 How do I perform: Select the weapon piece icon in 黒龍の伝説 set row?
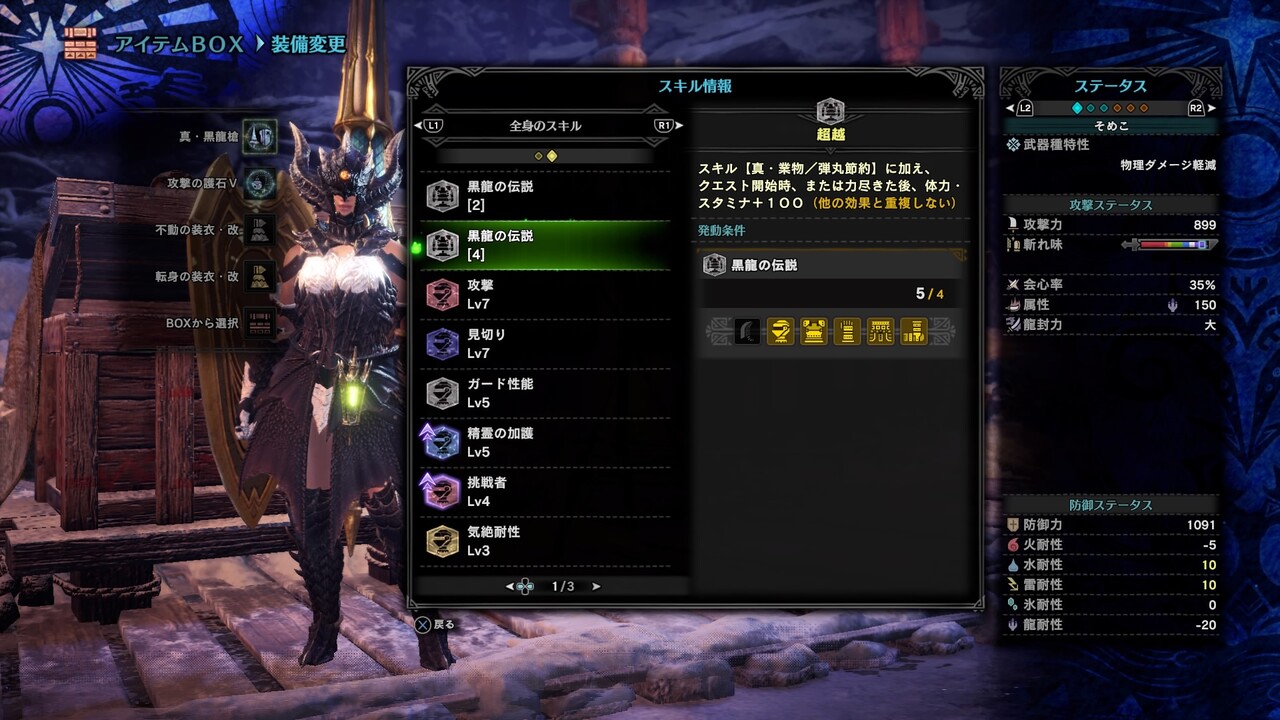pos(746,331)
